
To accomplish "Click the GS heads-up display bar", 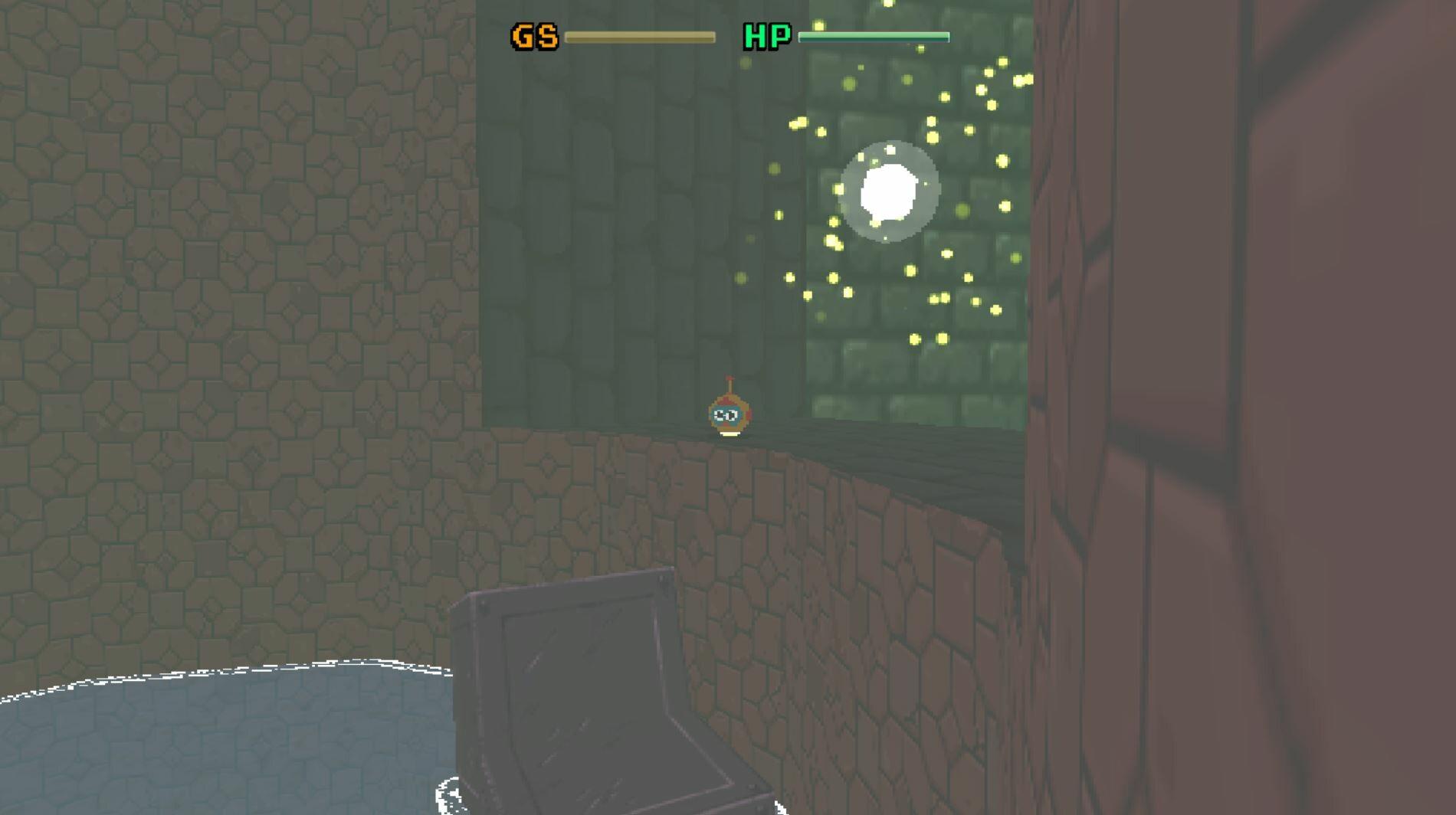I will (x=640, y=34).
